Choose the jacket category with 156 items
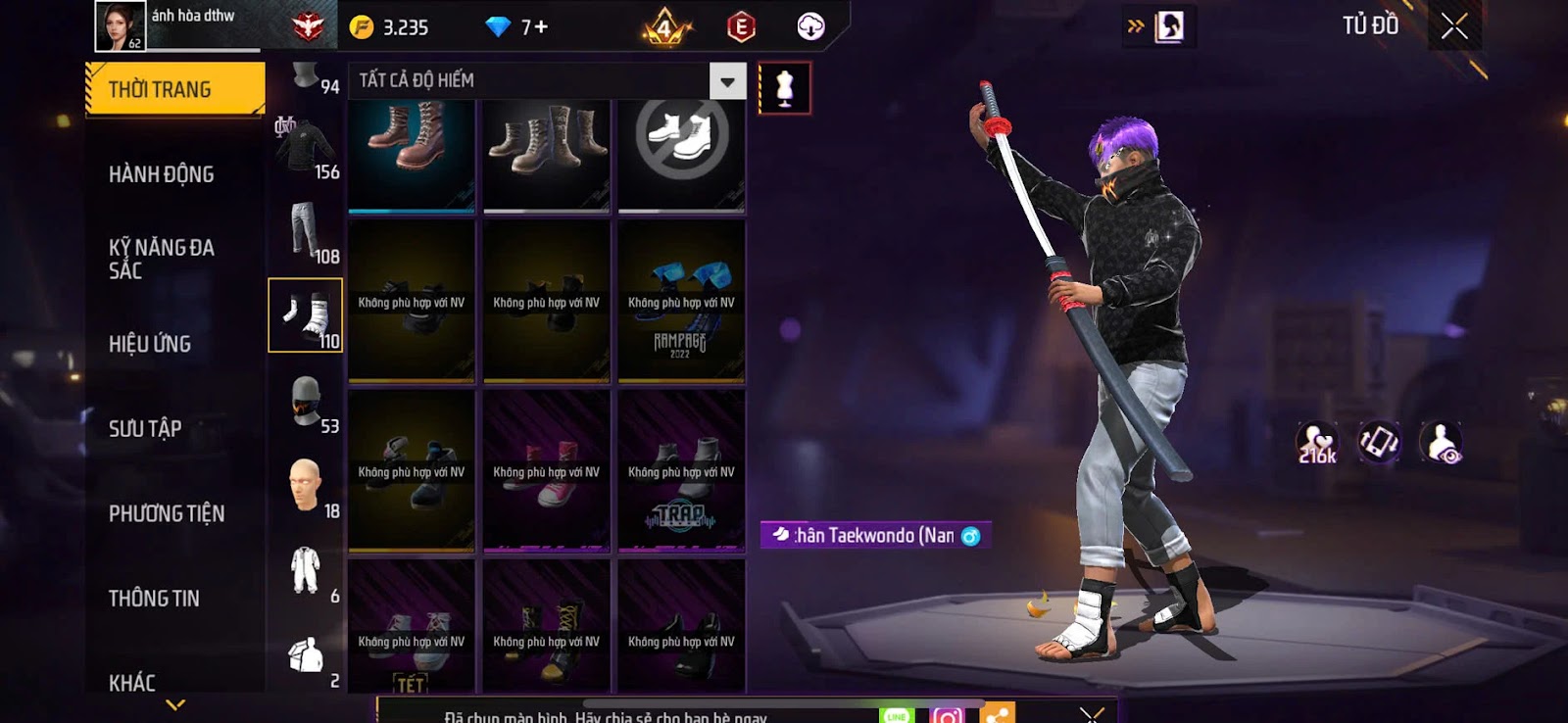This screenshot has width=1568, height=723. [x=305, y=148]
